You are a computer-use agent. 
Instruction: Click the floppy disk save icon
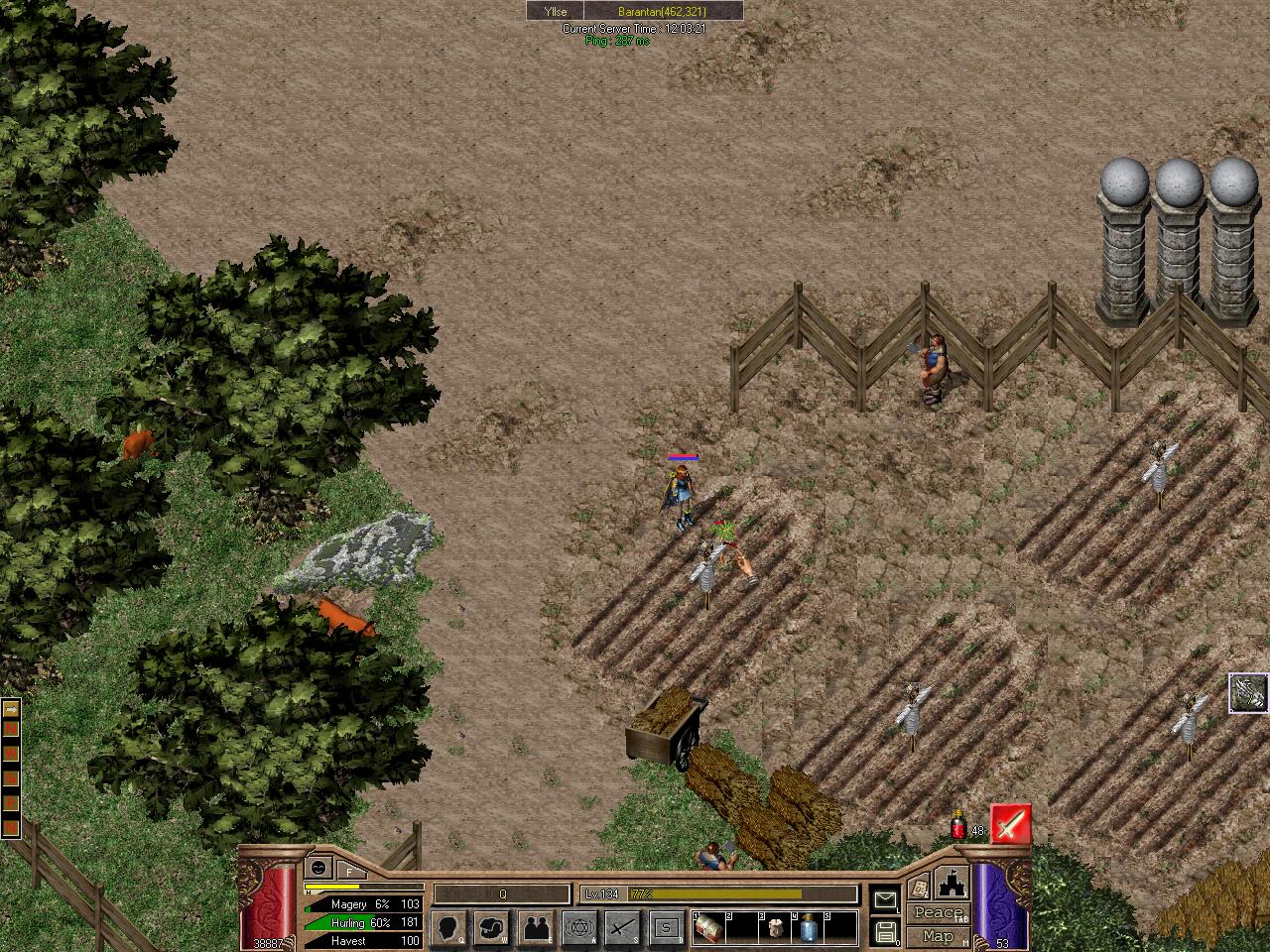pos(885,932)
